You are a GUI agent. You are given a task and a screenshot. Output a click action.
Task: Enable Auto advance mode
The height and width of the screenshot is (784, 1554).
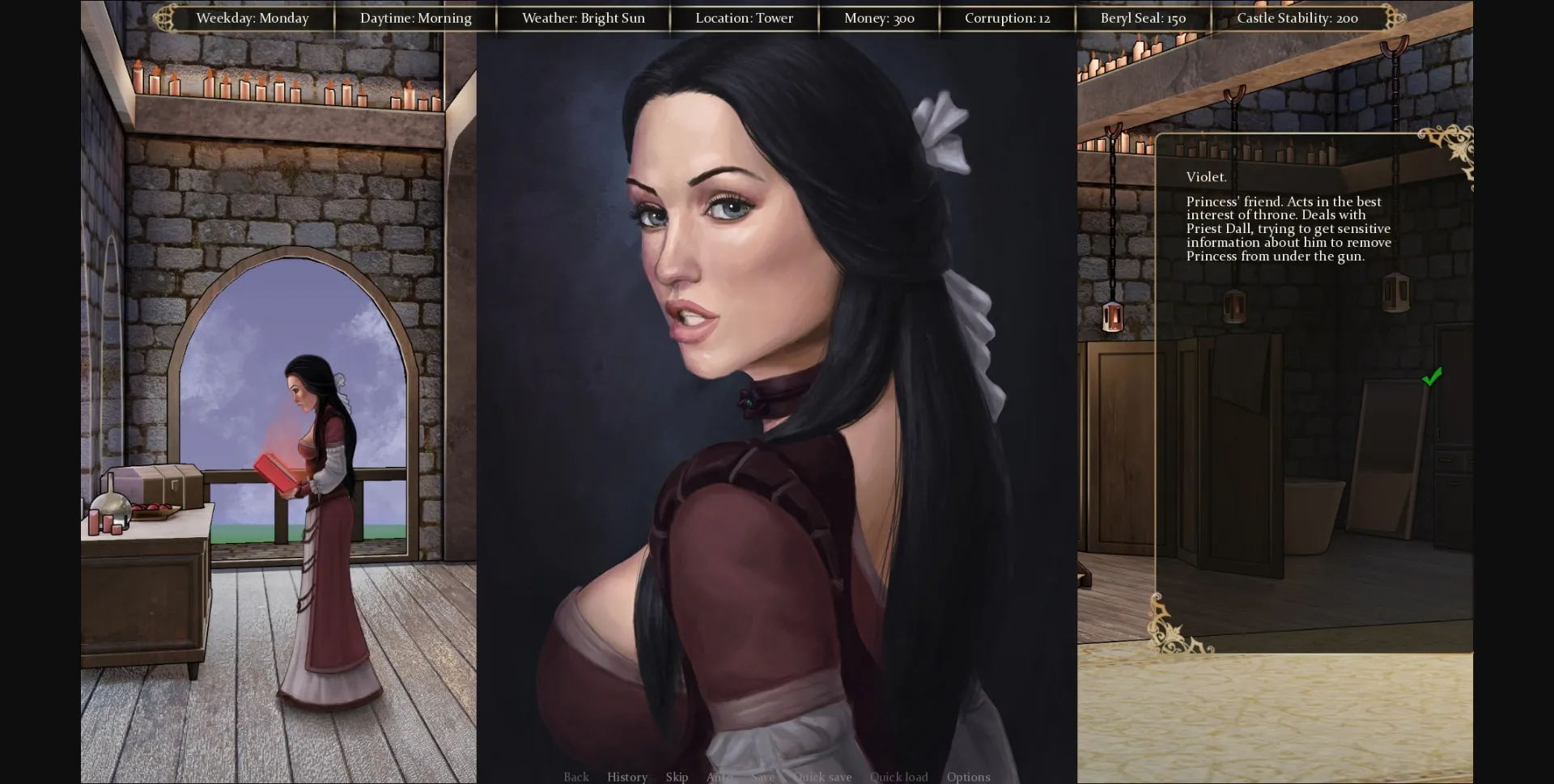coord(719,776)
